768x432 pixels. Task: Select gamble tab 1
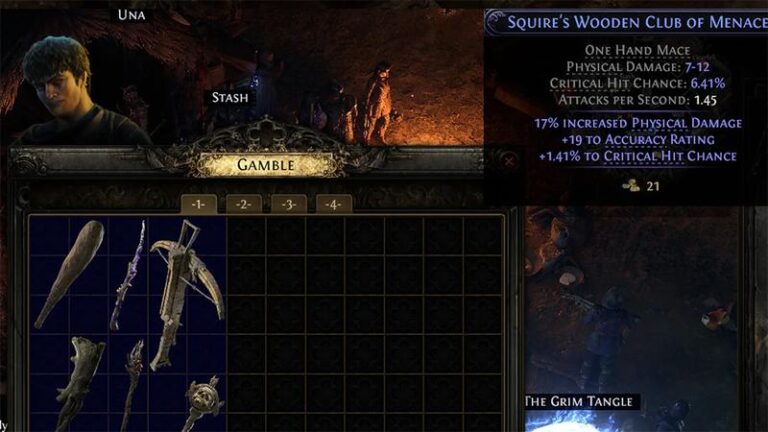(198, 205)
